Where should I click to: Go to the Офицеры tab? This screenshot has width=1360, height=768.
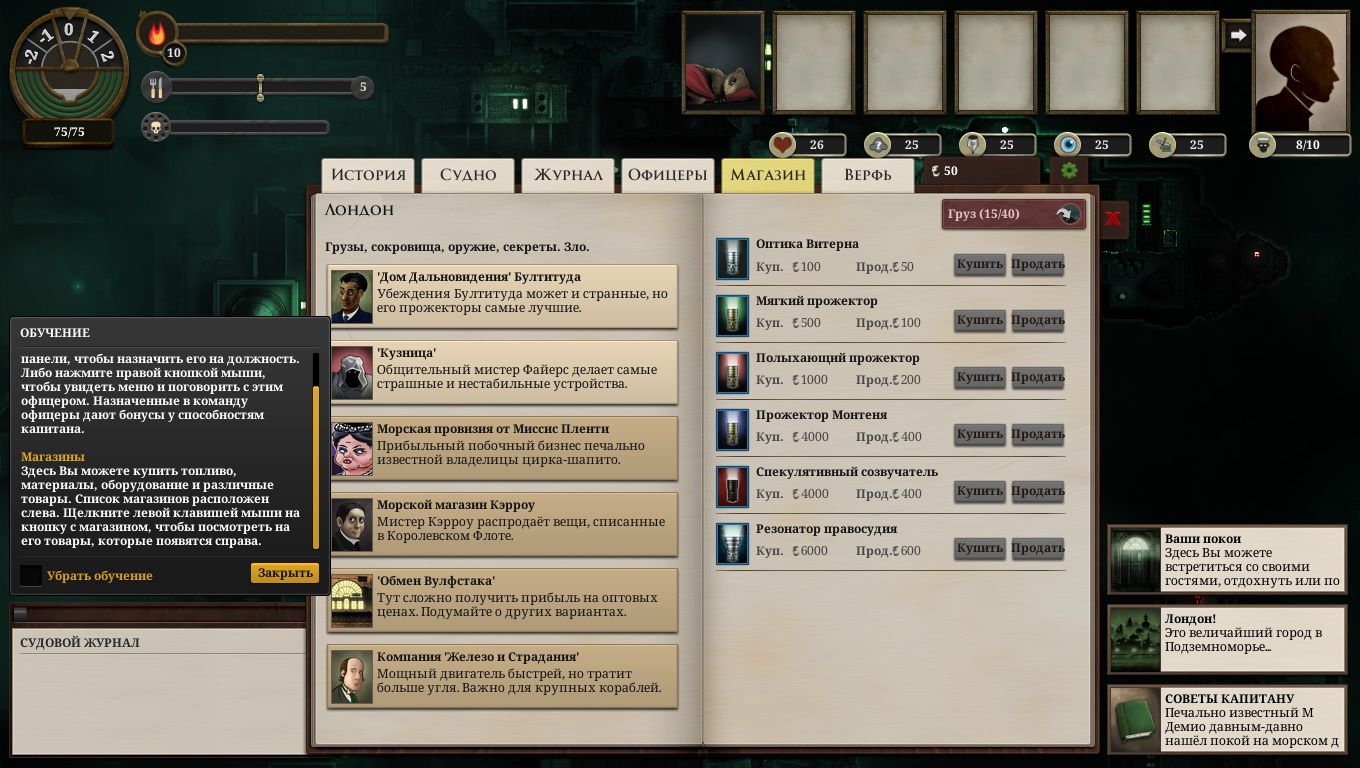pos(667,175)
